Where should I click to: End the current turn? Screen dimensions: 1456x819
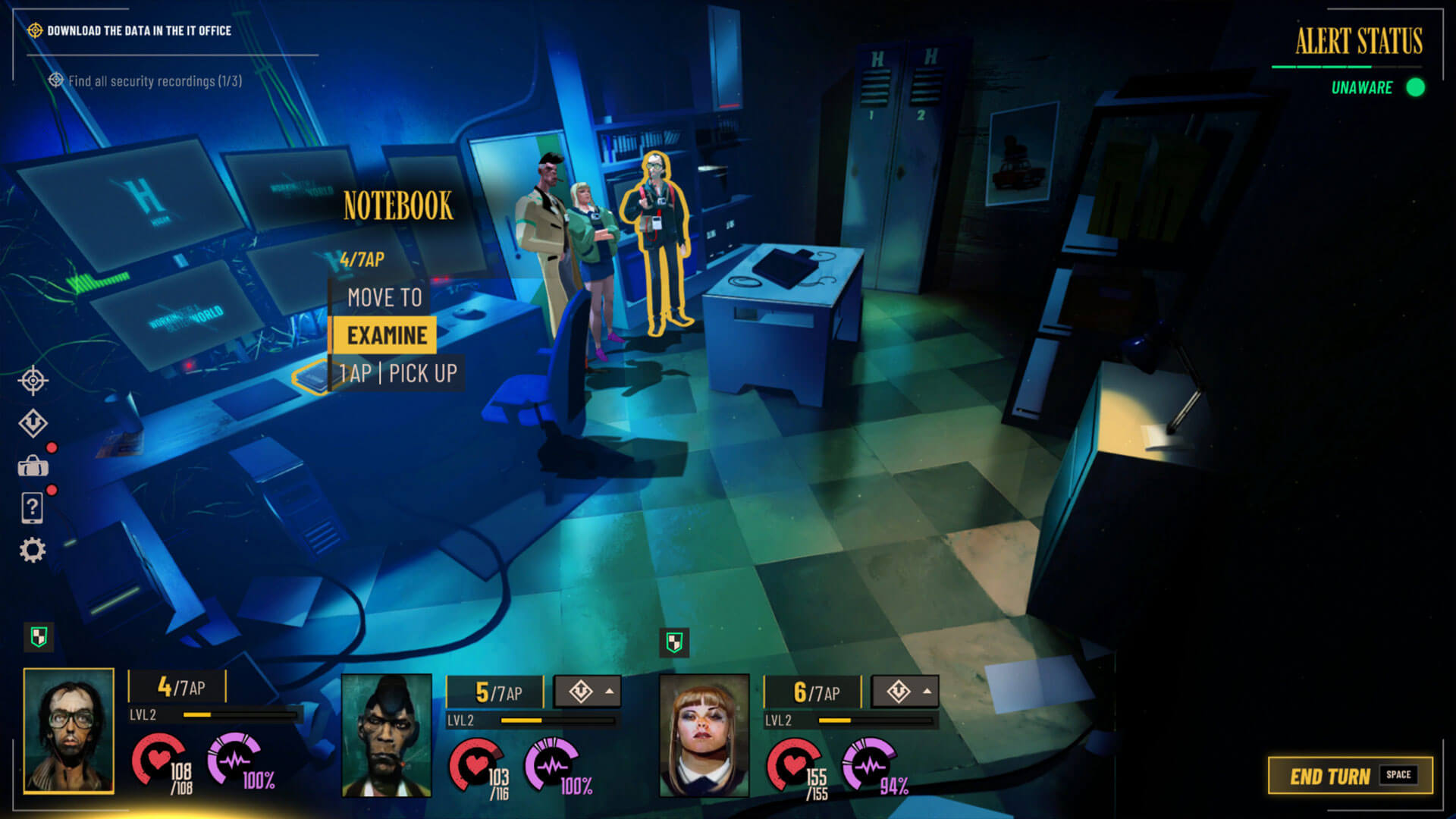click(x=1350, y=775)
